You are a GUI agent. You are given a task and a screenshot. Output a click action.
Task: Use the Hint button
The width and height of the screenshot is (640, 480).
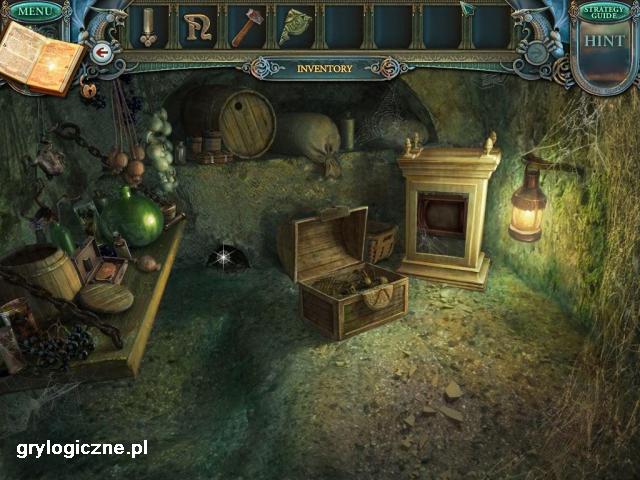coord(605,42)
